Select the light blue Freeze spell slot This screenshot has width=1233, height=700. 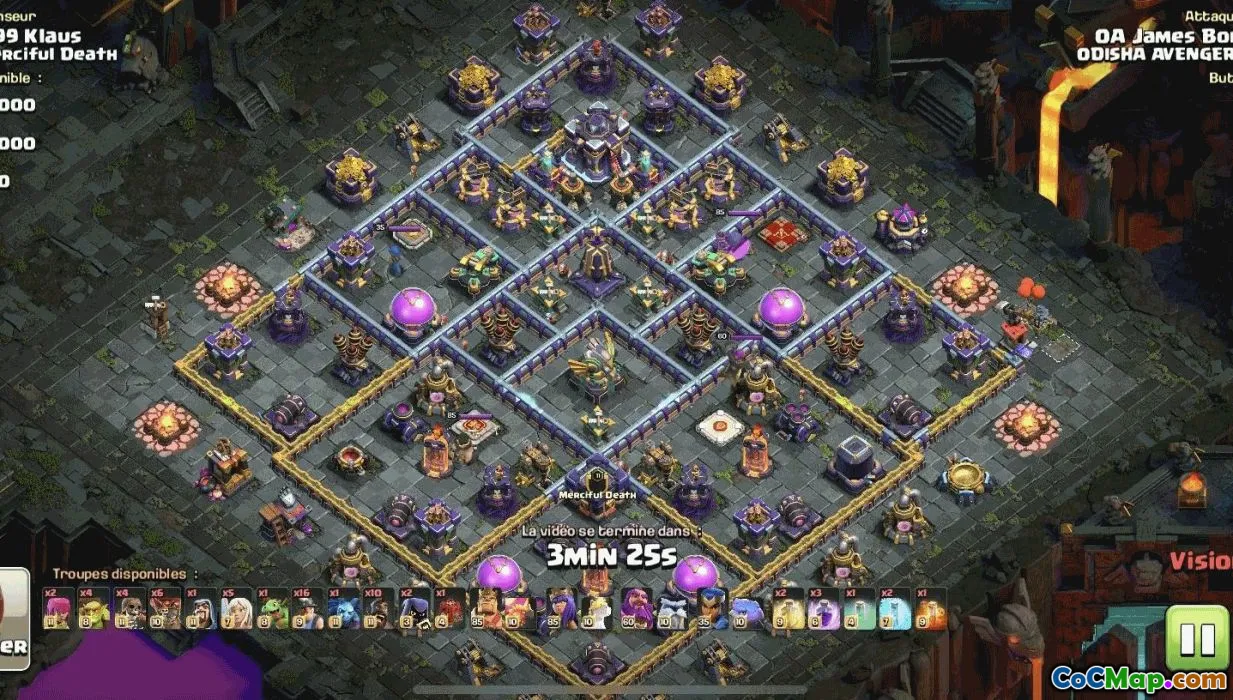click(895, 609)
